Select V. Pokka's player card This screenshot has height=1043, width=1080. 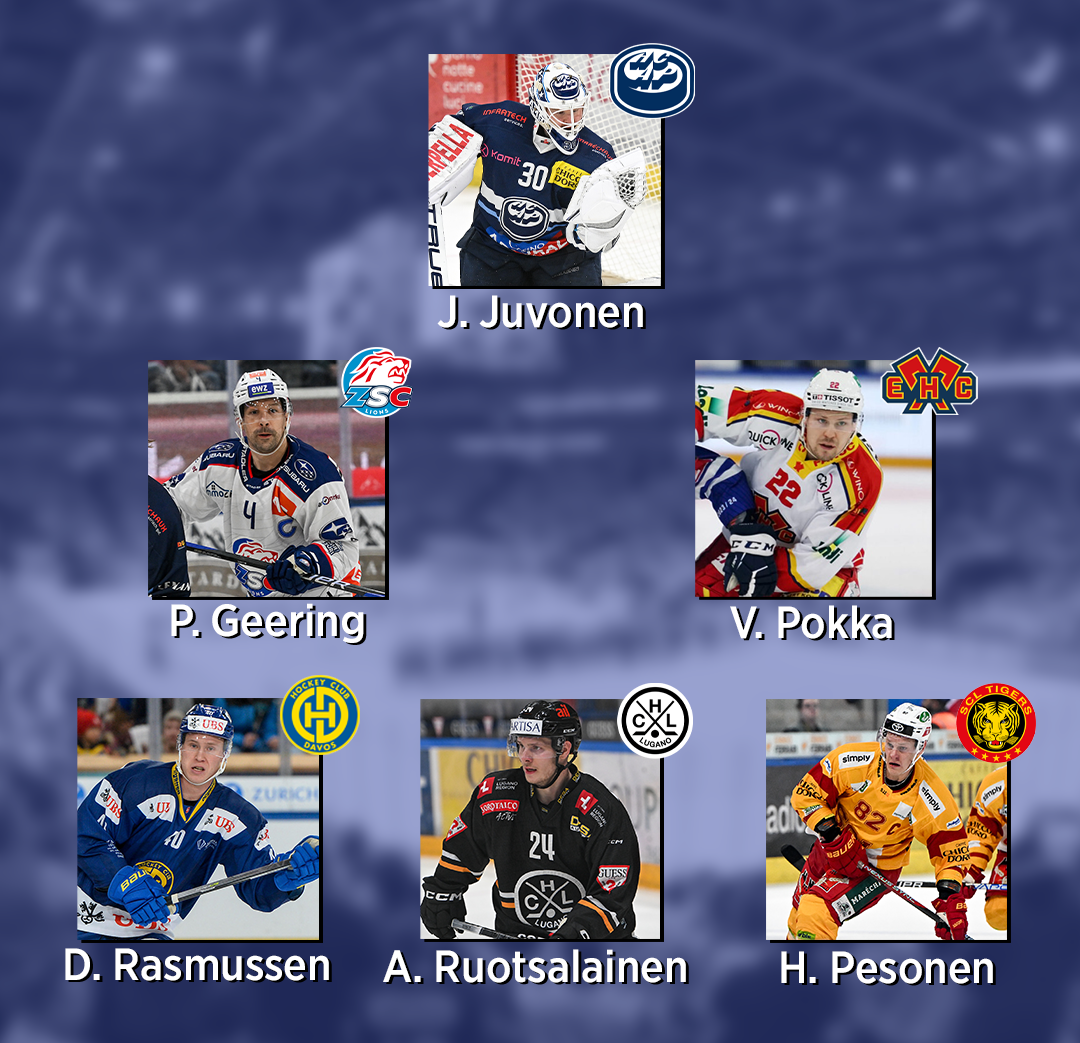(814, 479)
